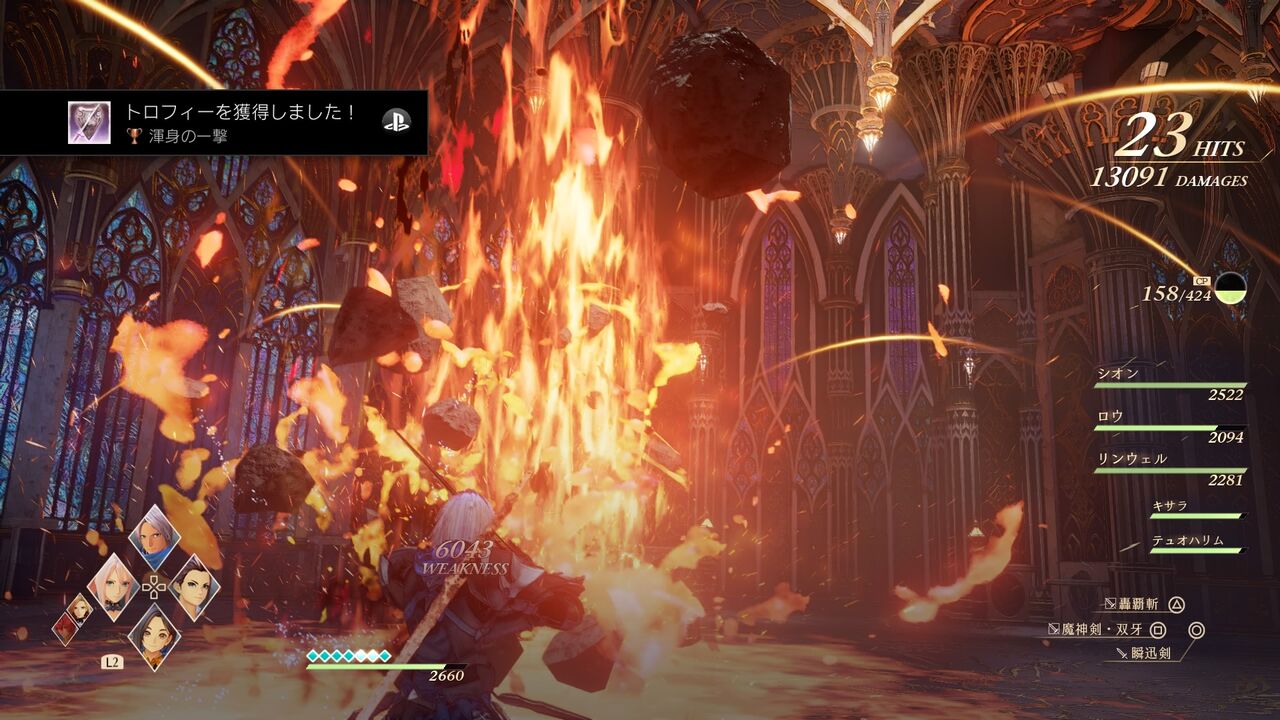The image size is (1280, 720).
Task: Pick Rinwell's boost portrait
Action: (x=154, y=636)
